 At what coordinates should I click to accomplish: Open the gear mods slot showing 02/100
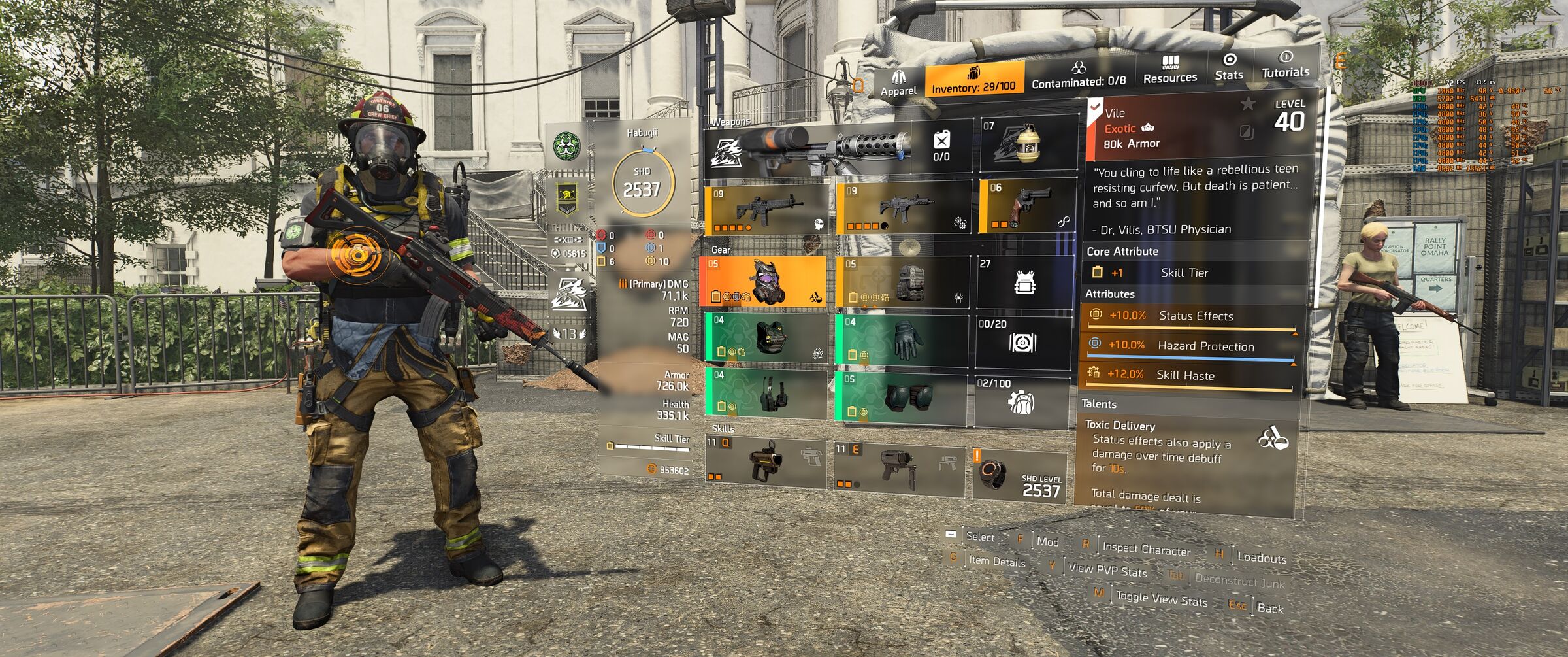click(x=1021, y=400)
